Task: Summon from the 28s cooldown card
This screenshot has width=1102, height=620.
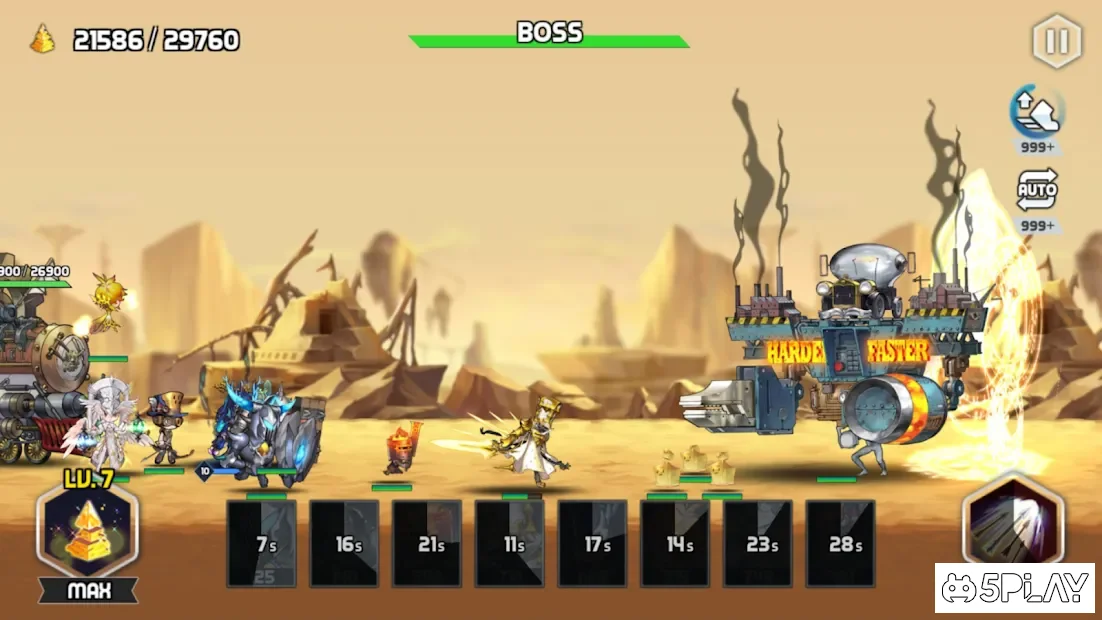Action: (x=841, y=543)
